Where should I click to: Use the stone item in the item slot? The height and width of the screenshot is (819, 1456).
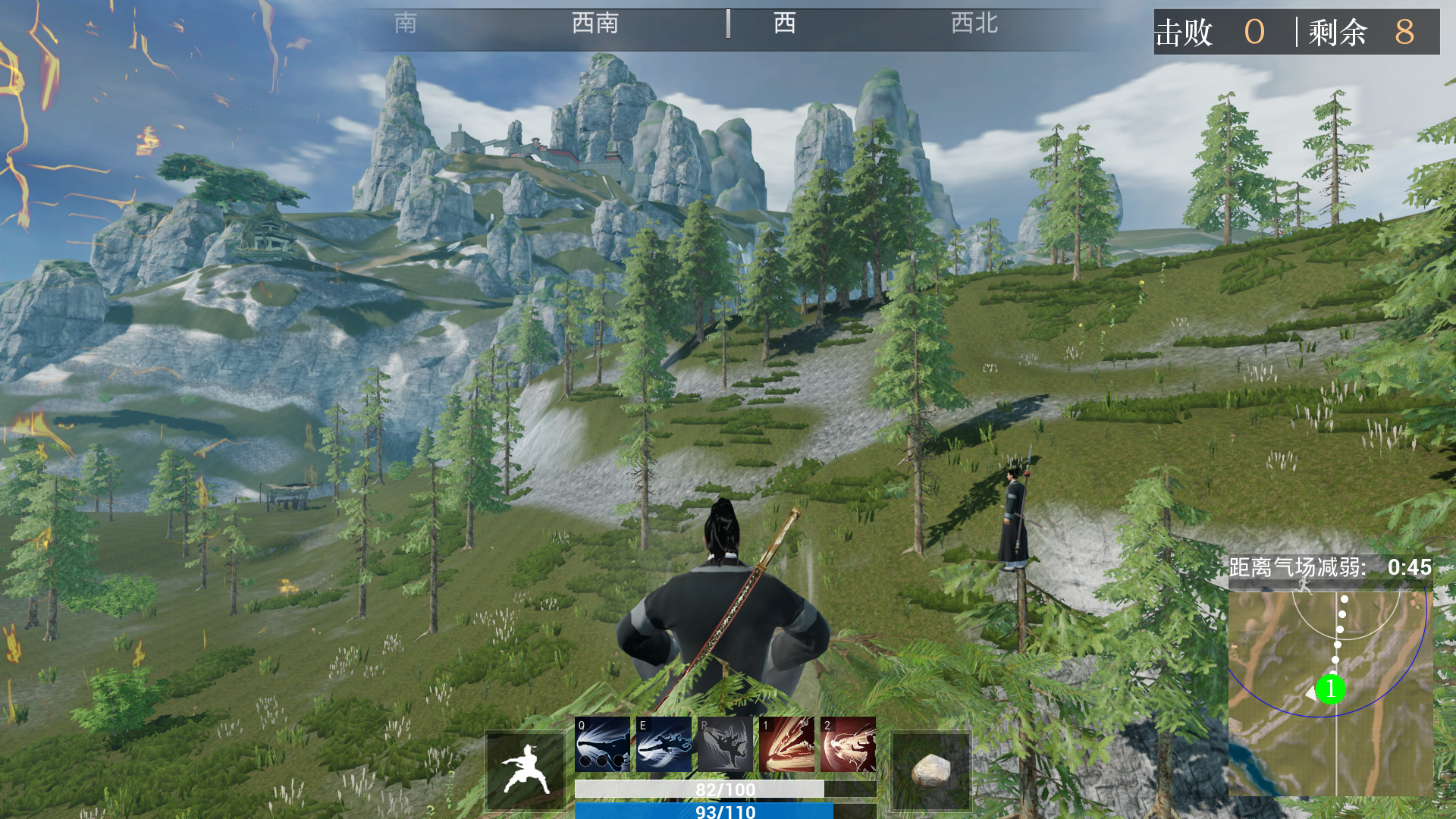(931, 768)
